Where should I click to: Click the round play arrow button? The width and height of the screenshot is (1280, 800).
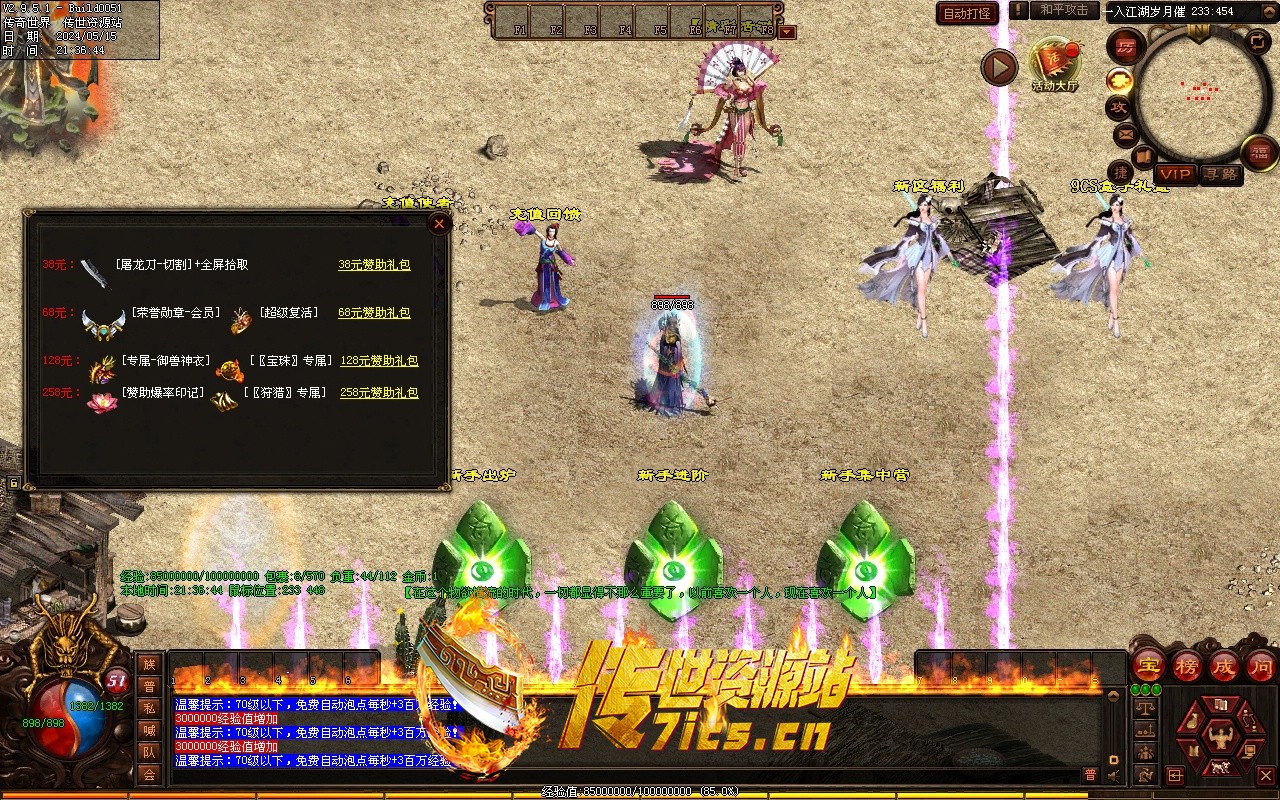(999, 67)
